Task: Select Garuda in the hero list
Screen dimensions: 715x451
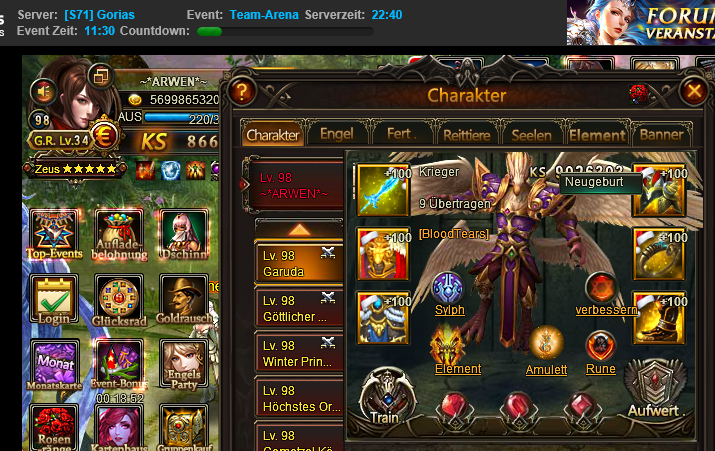Action: (297, 264)
